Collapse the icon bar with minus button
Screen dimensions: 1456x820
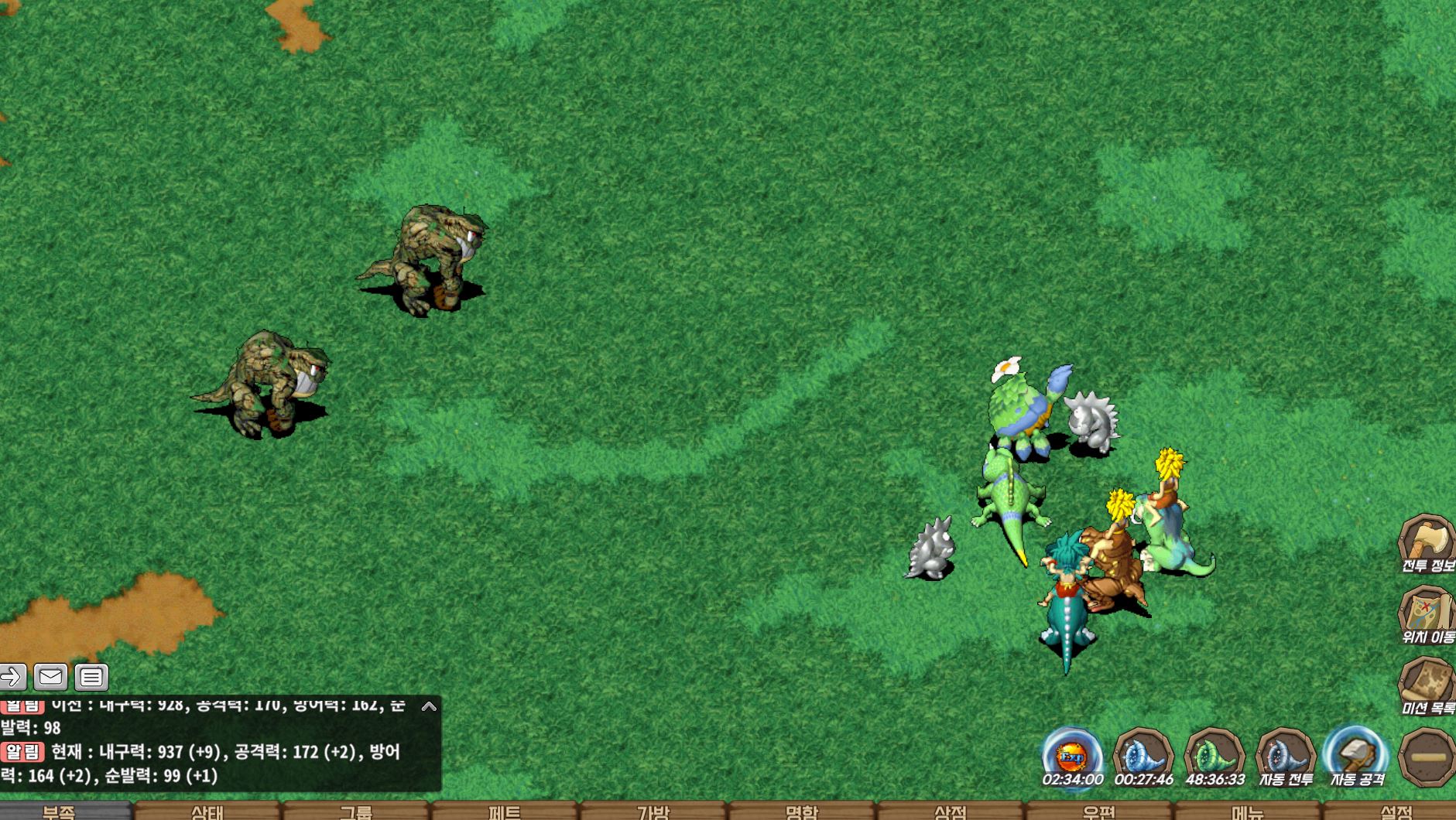coord(1427,757)
